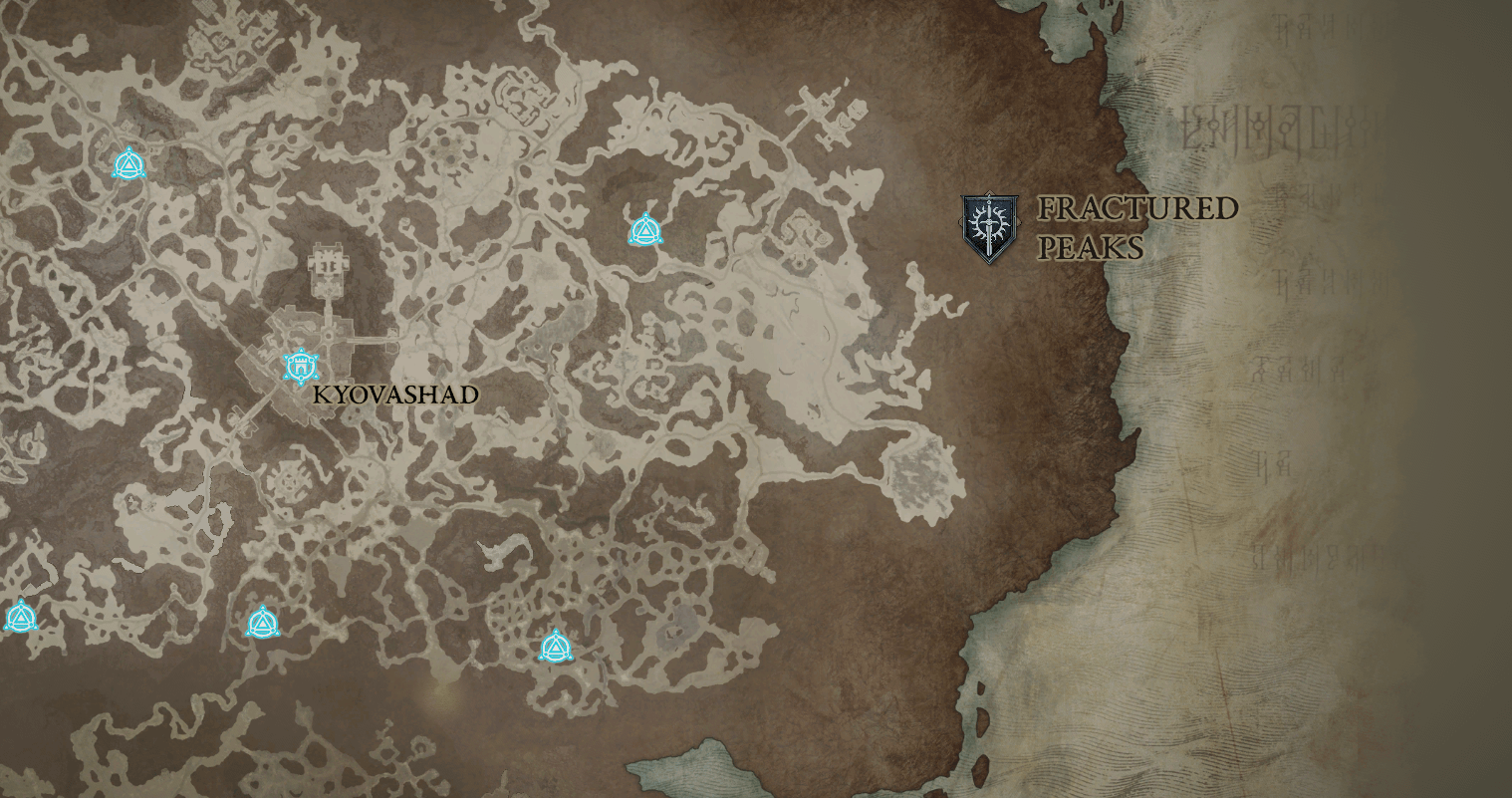The height and width of the screenshot is (798, 1512).
Task: Select the Kyovashad town waypoint icon
Action: click(299, 367)
